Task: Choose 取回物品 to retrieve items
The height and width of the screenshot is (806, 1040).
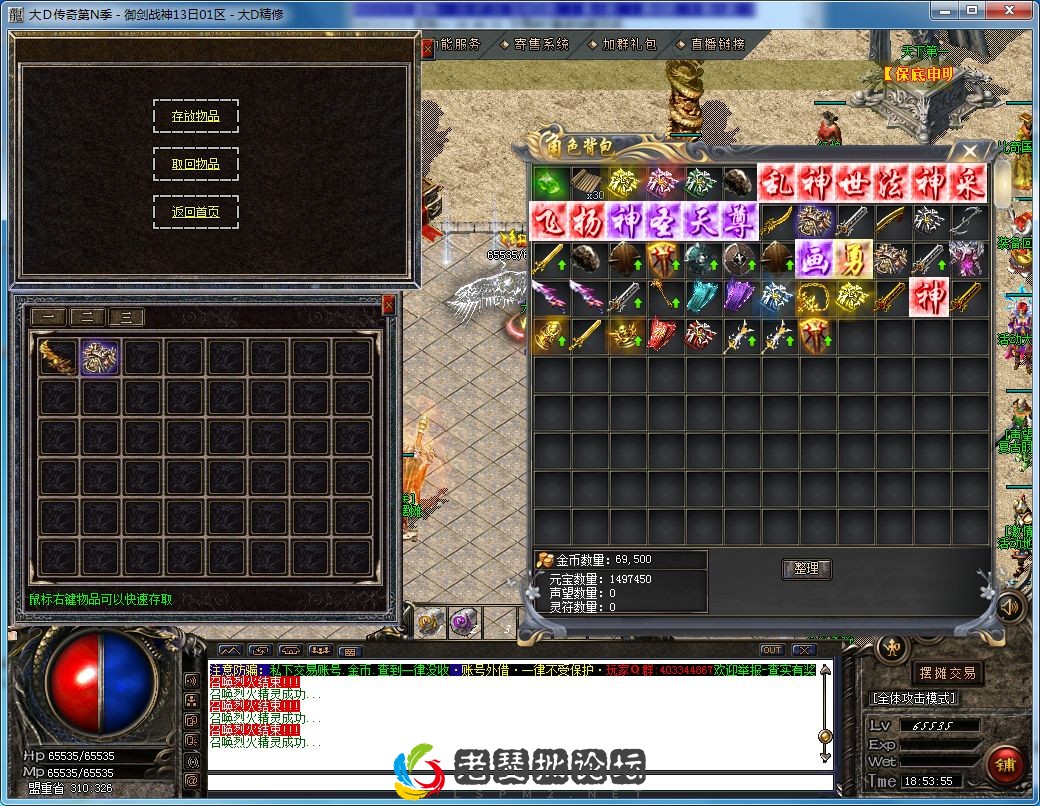Action: tap(196, 164)
